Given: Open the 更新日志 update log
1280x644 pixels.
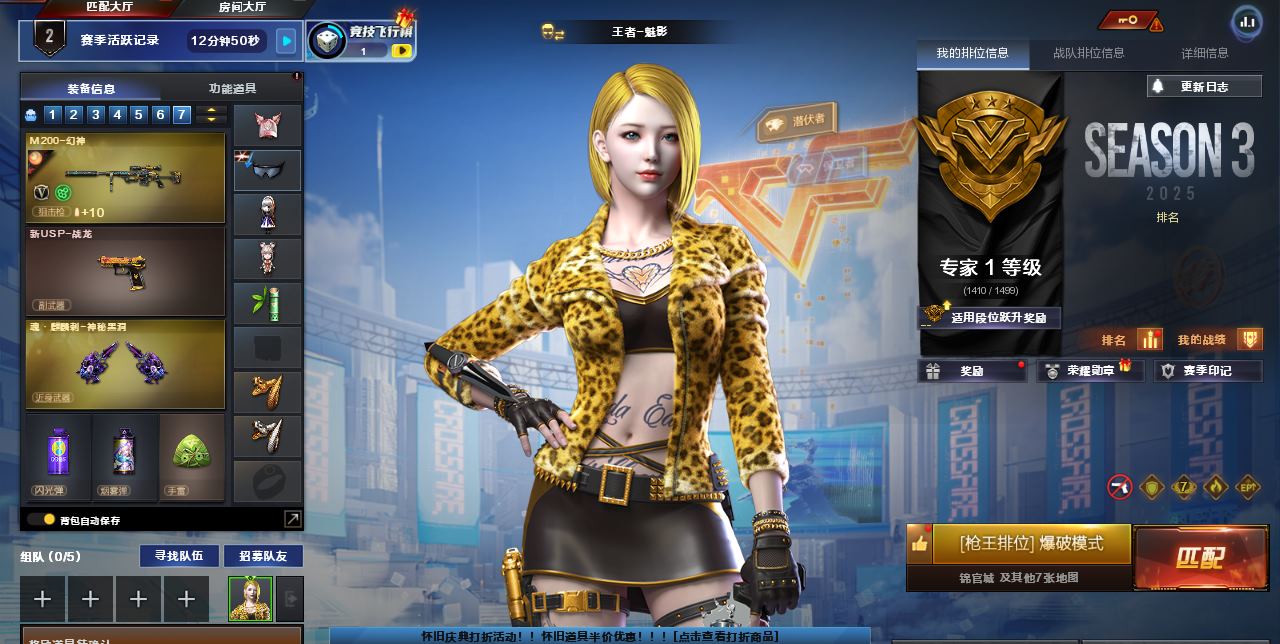Looking at the screenshot, I should click(x=1203, y=87).
